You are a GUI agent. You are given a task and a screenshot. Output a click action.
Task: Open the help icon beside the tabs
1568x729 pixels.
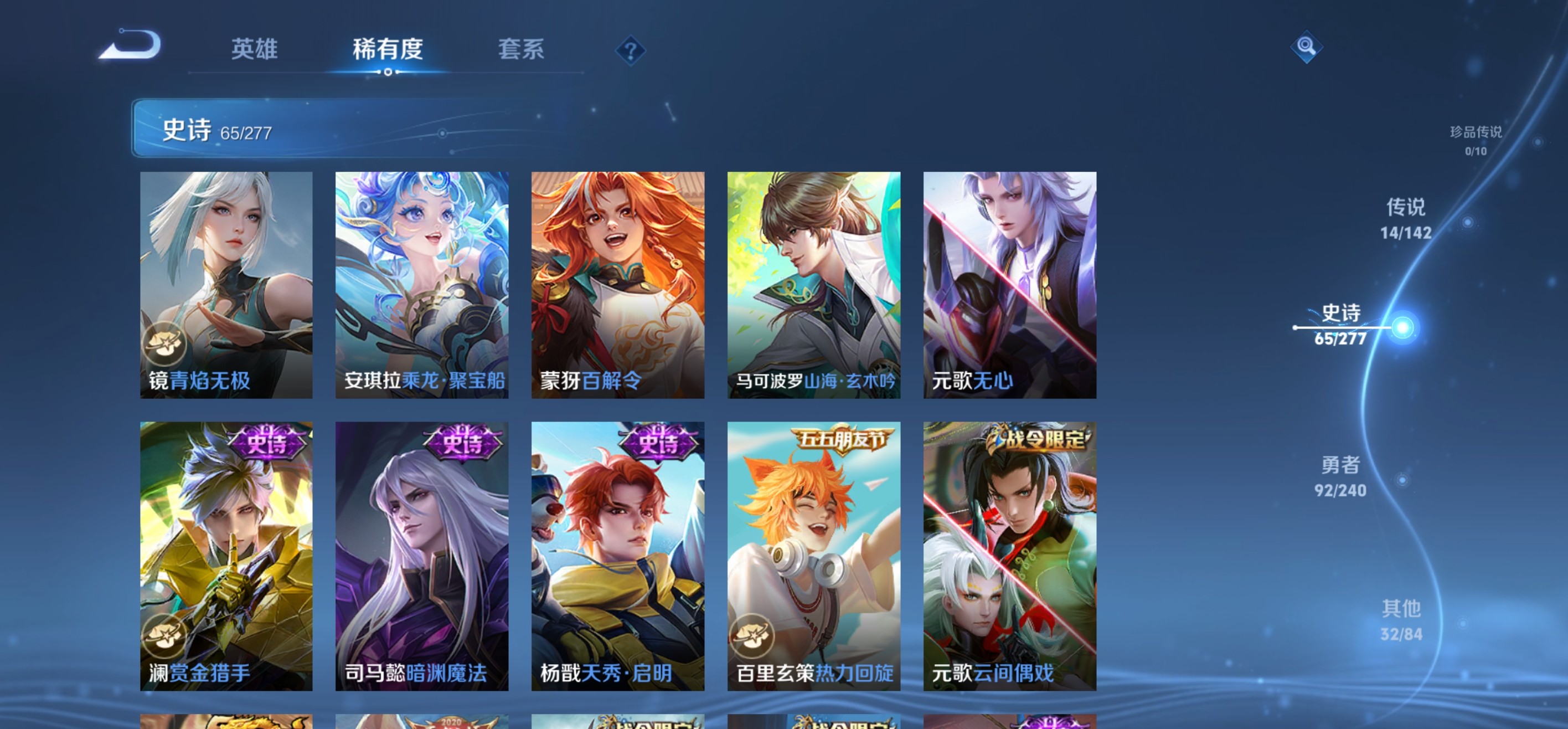tap(630, 52)
